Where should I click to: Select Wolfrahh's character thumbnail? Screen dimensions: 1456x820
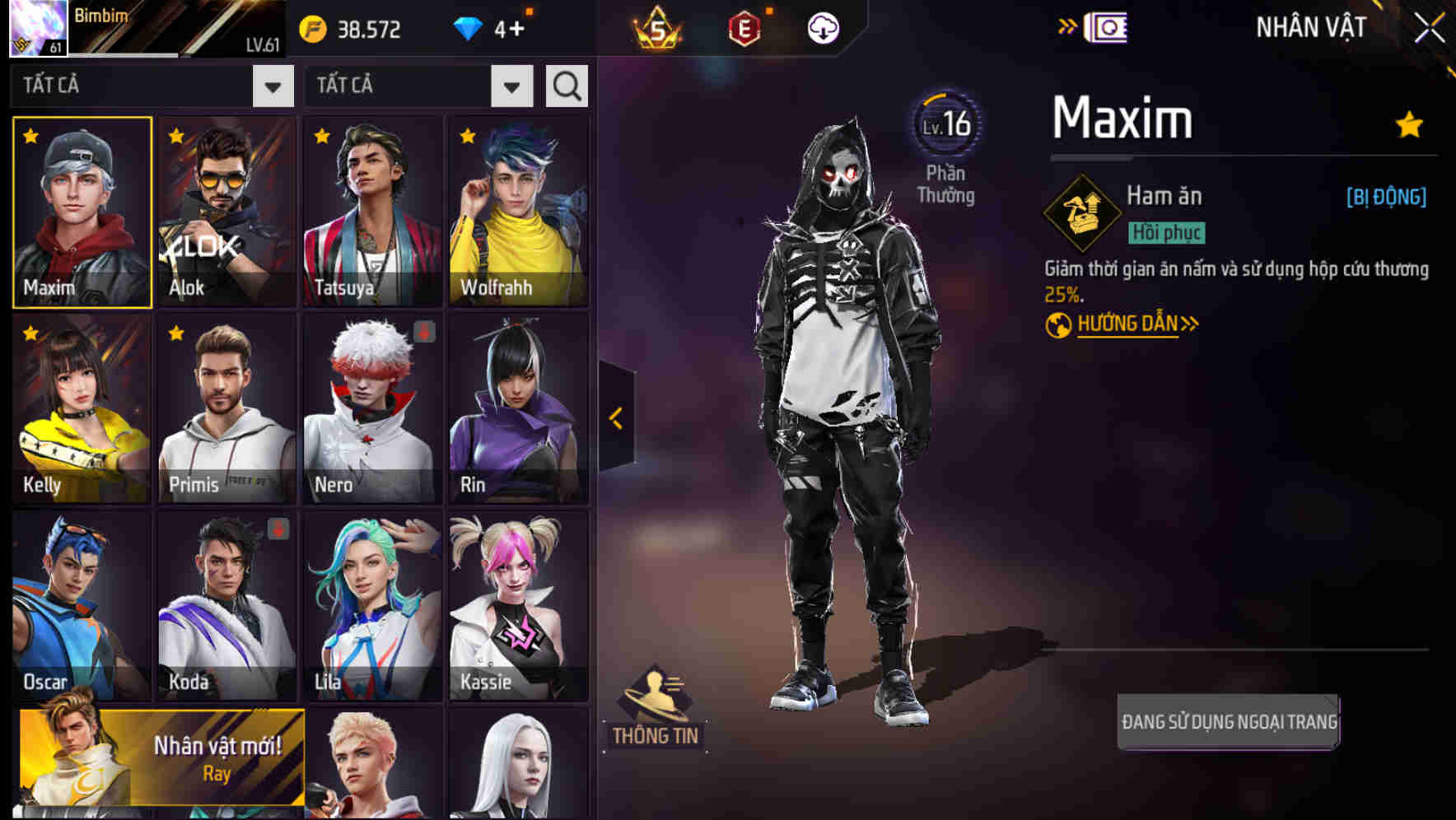[519, 212]
